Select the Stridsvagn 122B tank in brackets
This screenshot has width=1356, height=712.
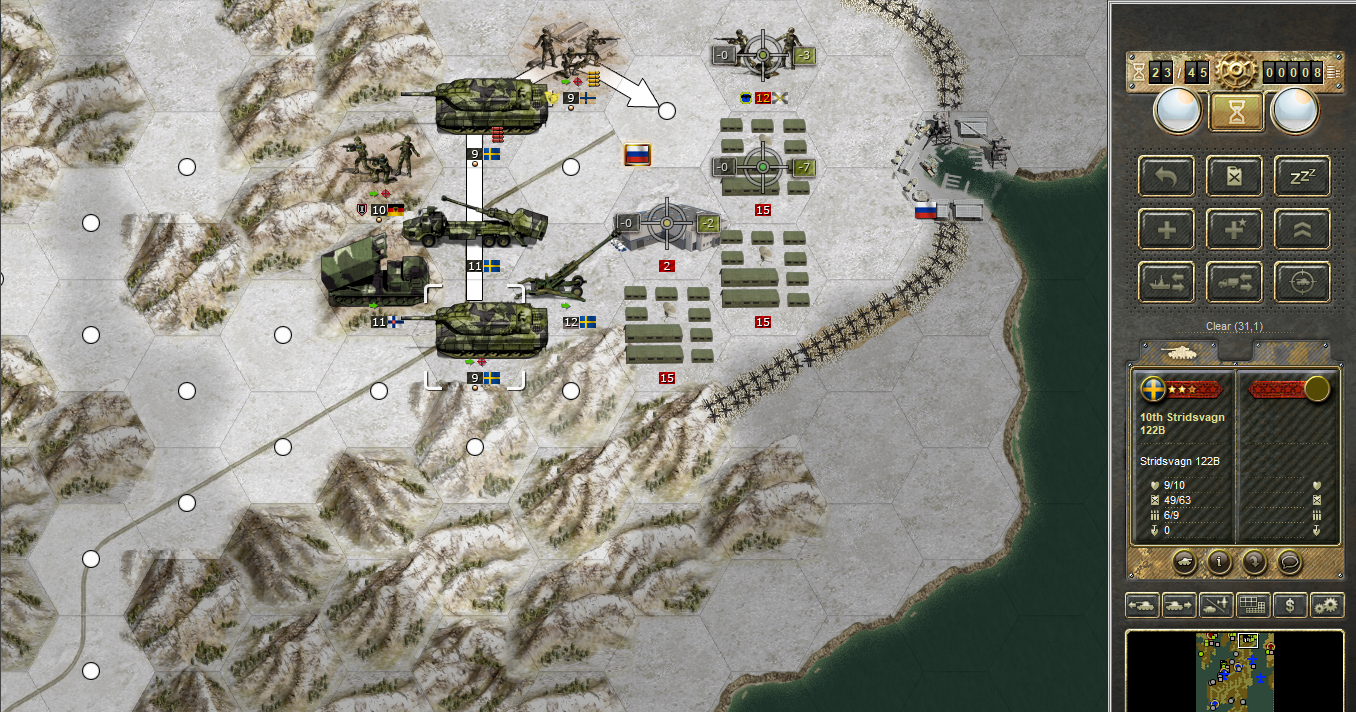475,335
